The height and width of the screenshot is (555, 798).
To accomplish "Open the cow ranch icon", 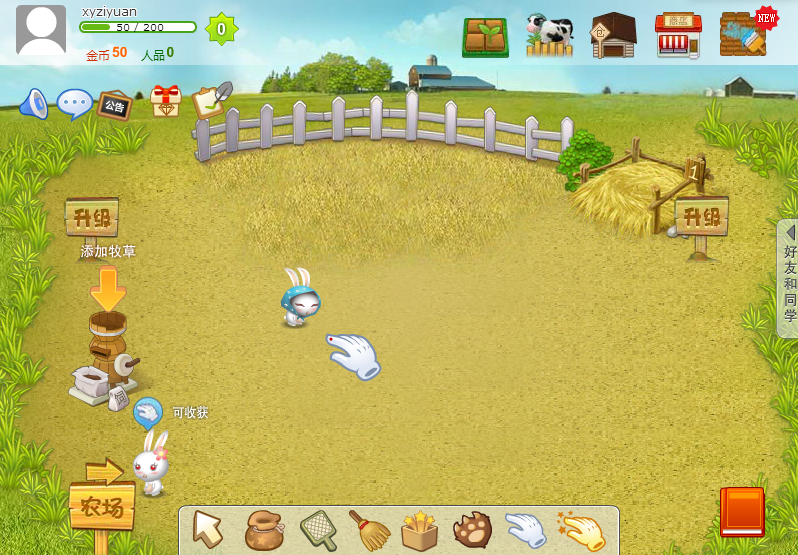I will coord(549,36).
